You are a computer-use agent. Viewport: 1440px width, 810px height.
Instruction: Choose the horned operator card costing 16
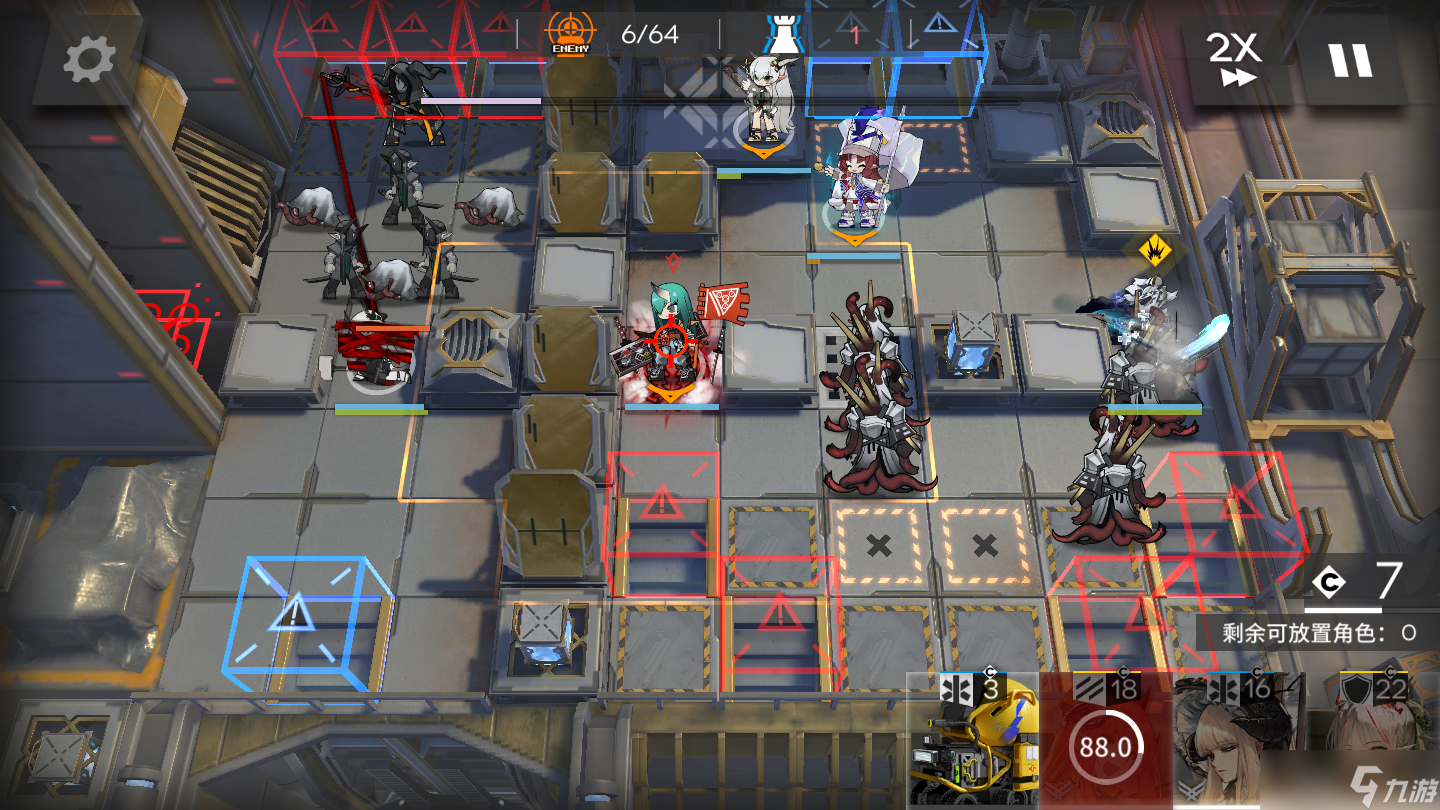tap(1239, 741)
